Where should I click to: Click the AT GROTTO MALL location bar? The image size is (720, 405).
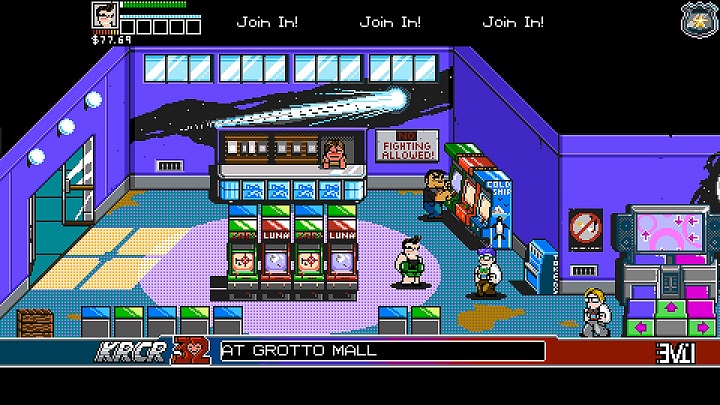(x=381, y=351)
